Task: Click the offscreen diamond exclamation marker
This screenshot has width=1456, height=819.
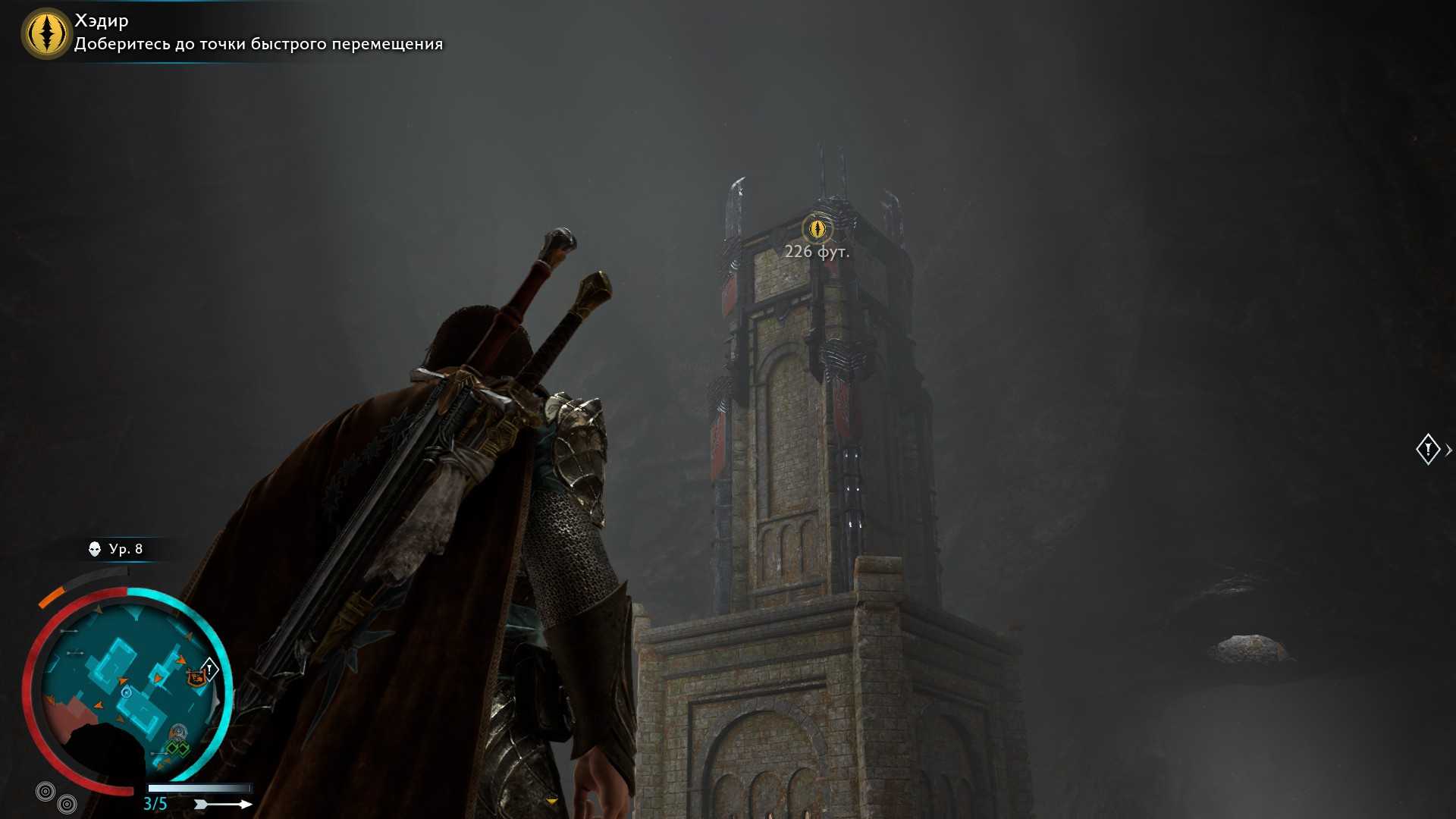Action: (1428, 449)
